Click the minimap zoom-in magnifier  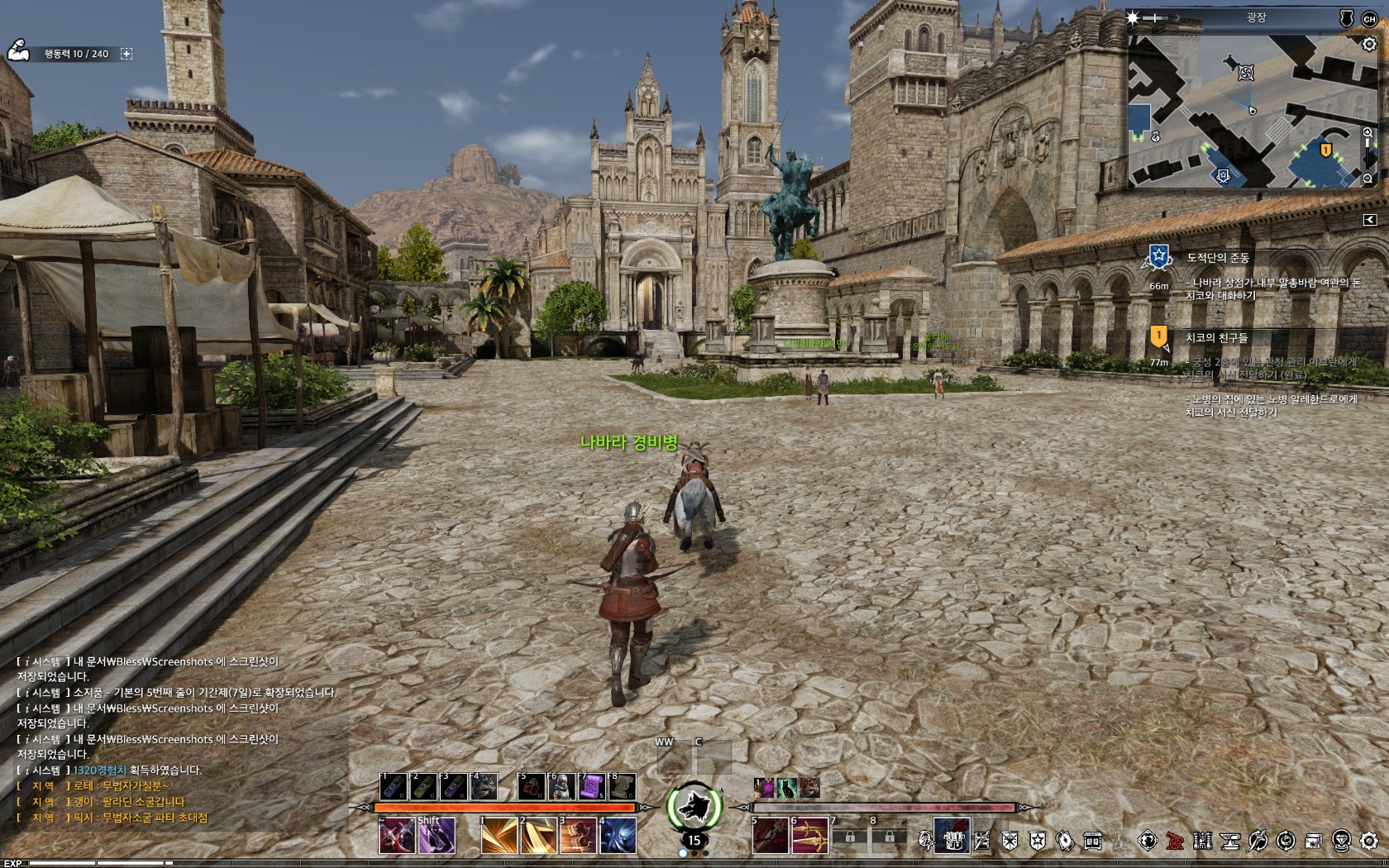[x=1368, y=133]
